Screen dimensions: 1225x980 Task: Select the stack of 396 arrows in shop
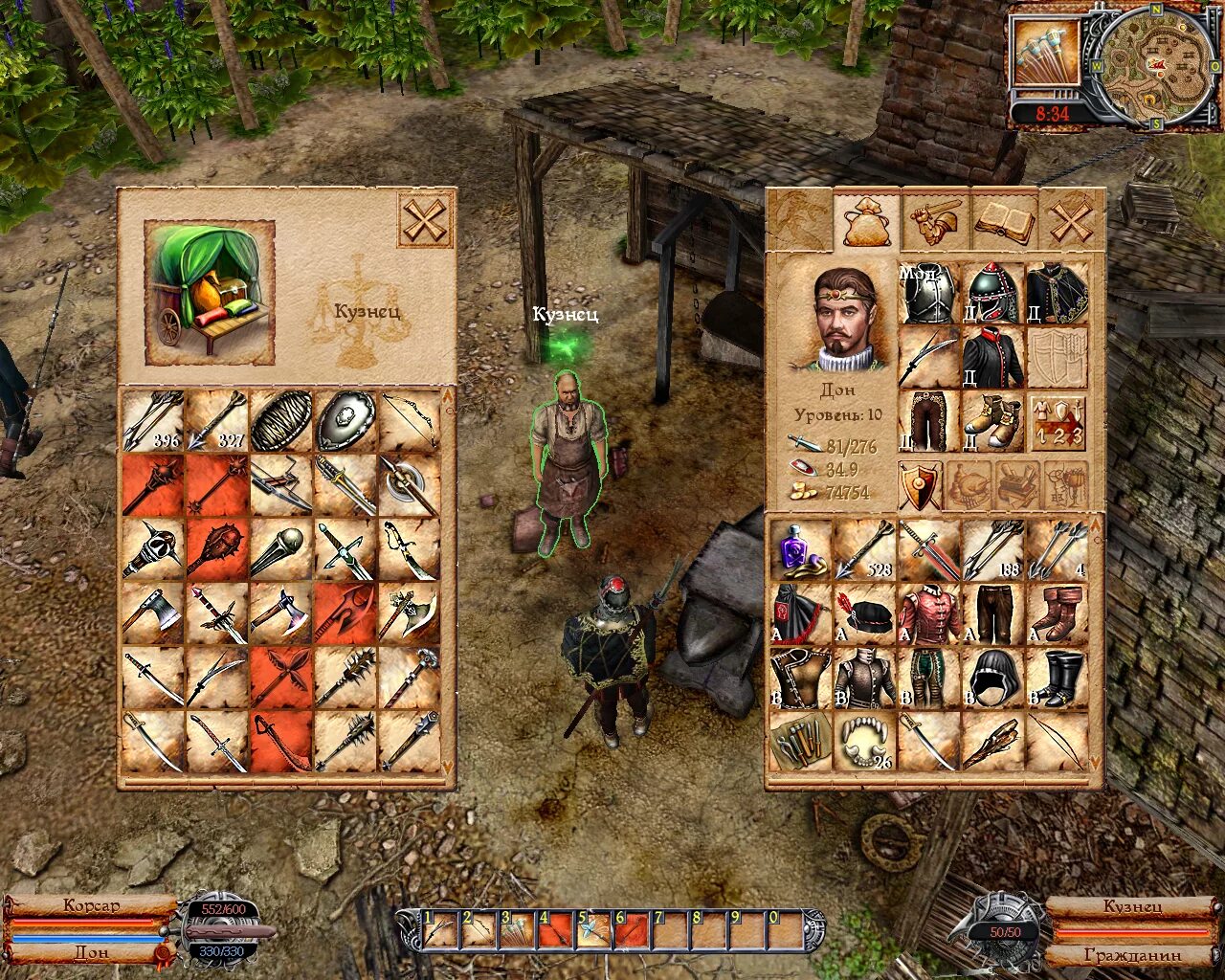click(153, 420)
